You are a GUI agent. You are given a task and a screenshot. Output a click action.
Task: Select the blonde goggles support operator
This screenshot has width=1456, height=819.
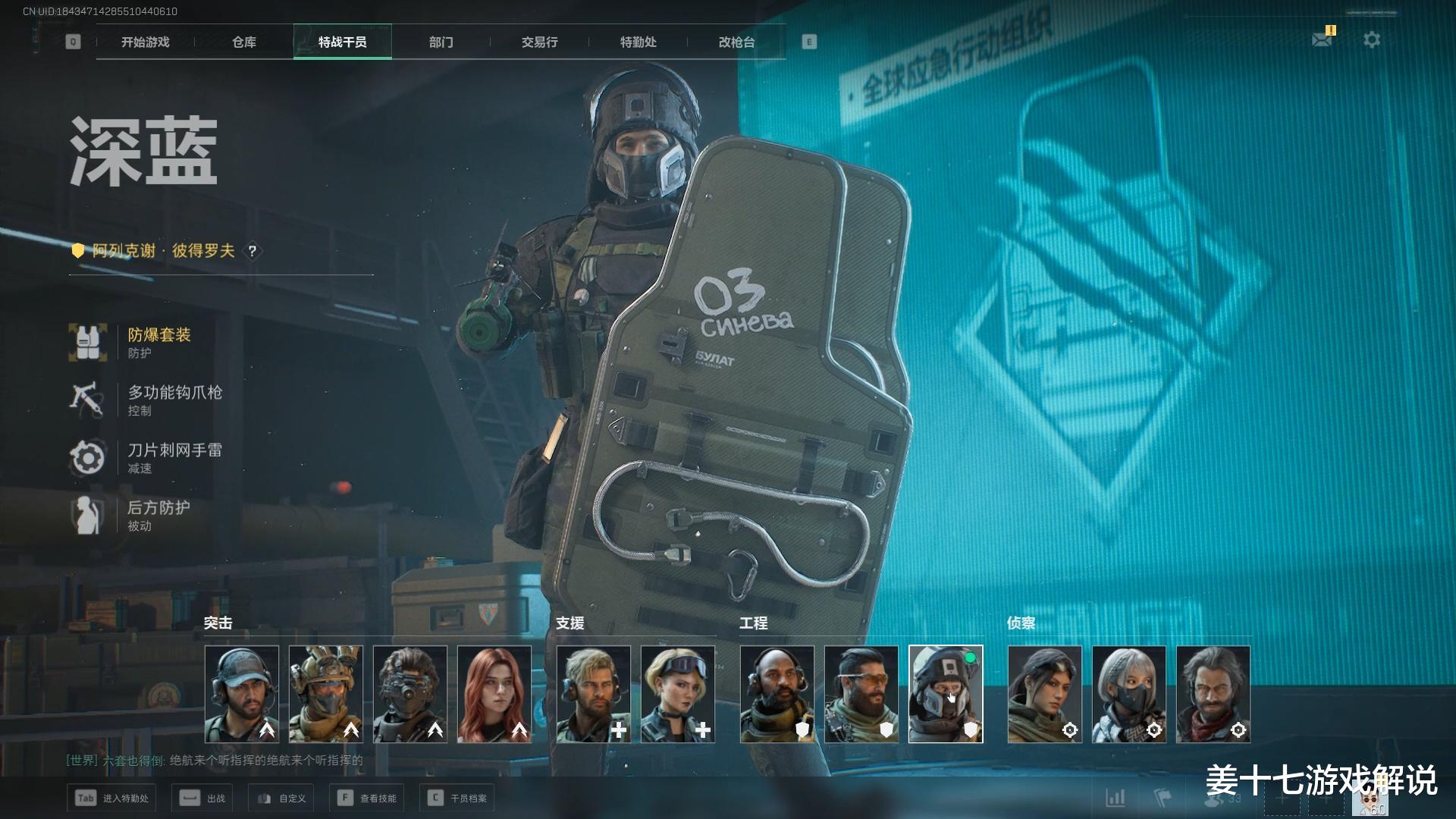(678, 694)
